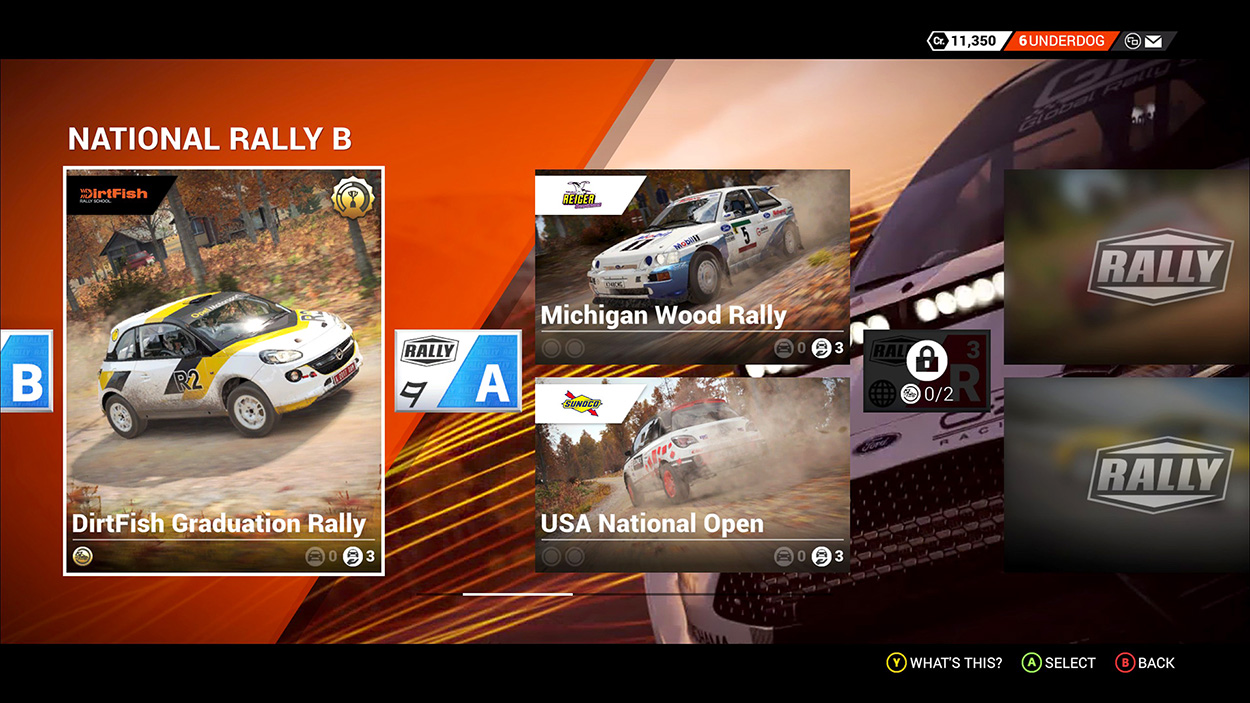Select the upper blurred Rally event tile
The width and height of the screenshot is (1250, 703).
tap(1126, 266)
